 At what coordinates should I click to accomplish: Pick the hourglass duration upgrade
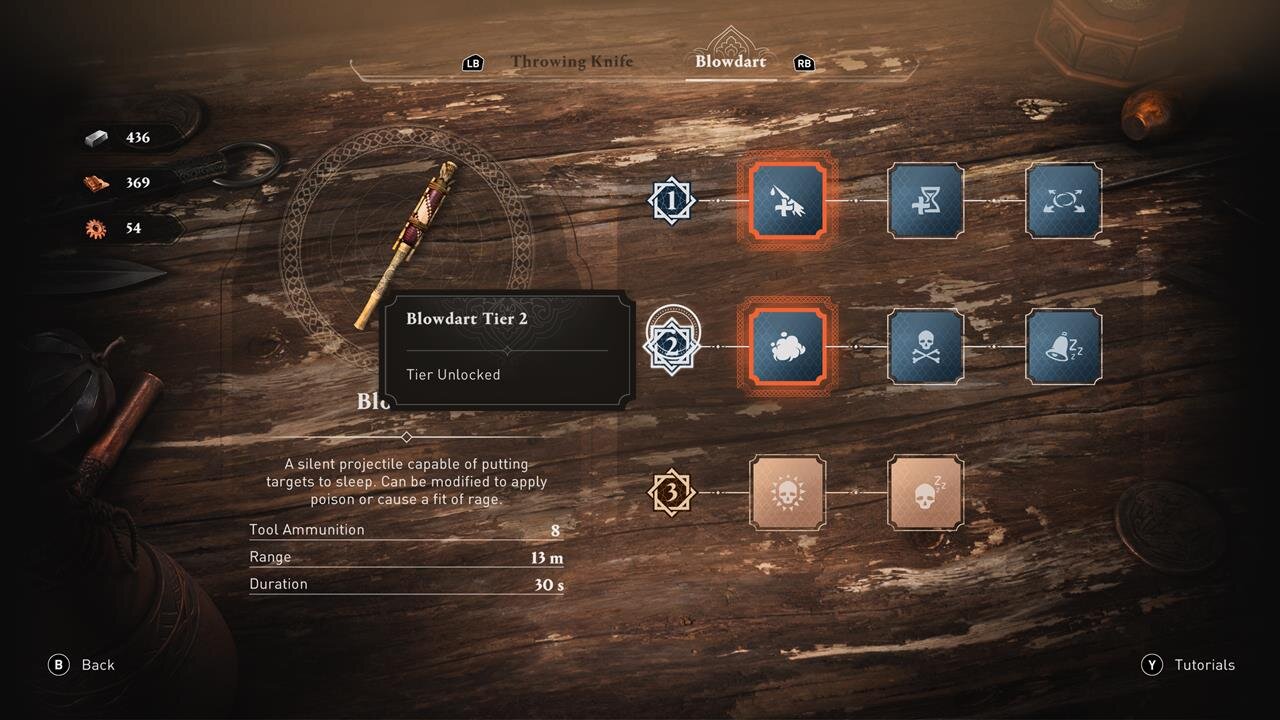pos(926,201)
